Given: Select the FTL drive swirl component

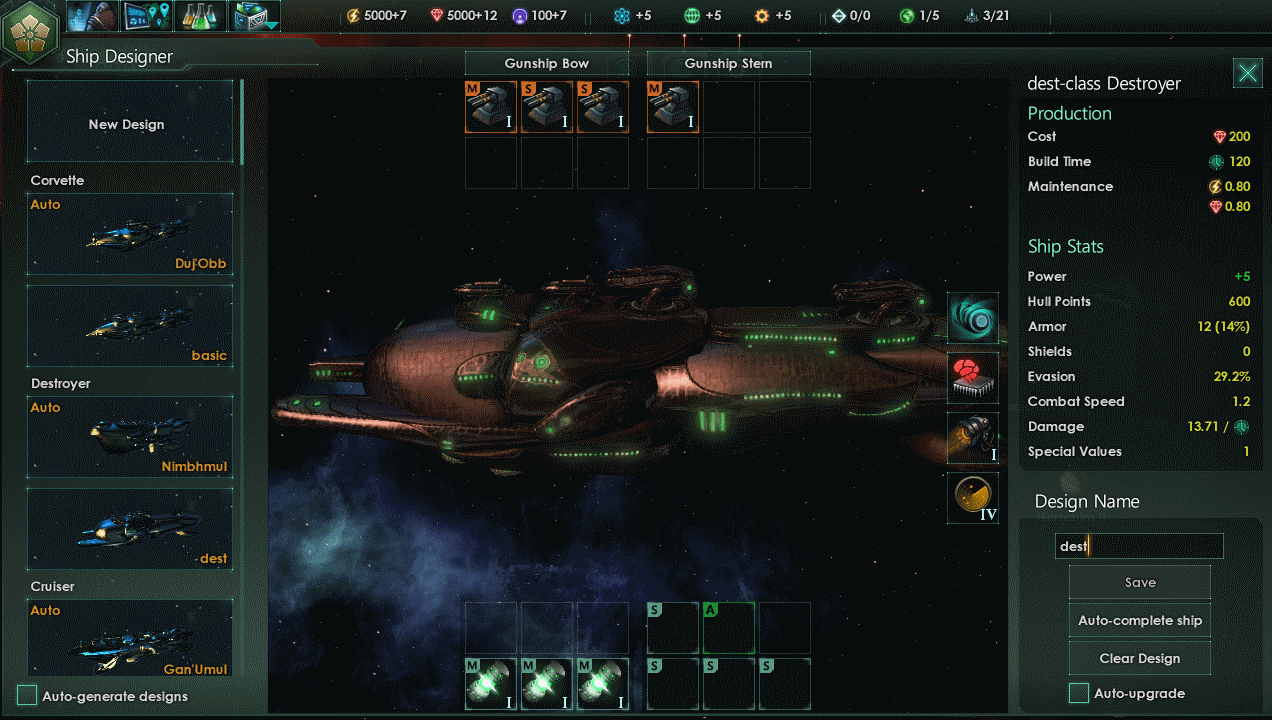Looking at the screenshot, I should point(972,318).
